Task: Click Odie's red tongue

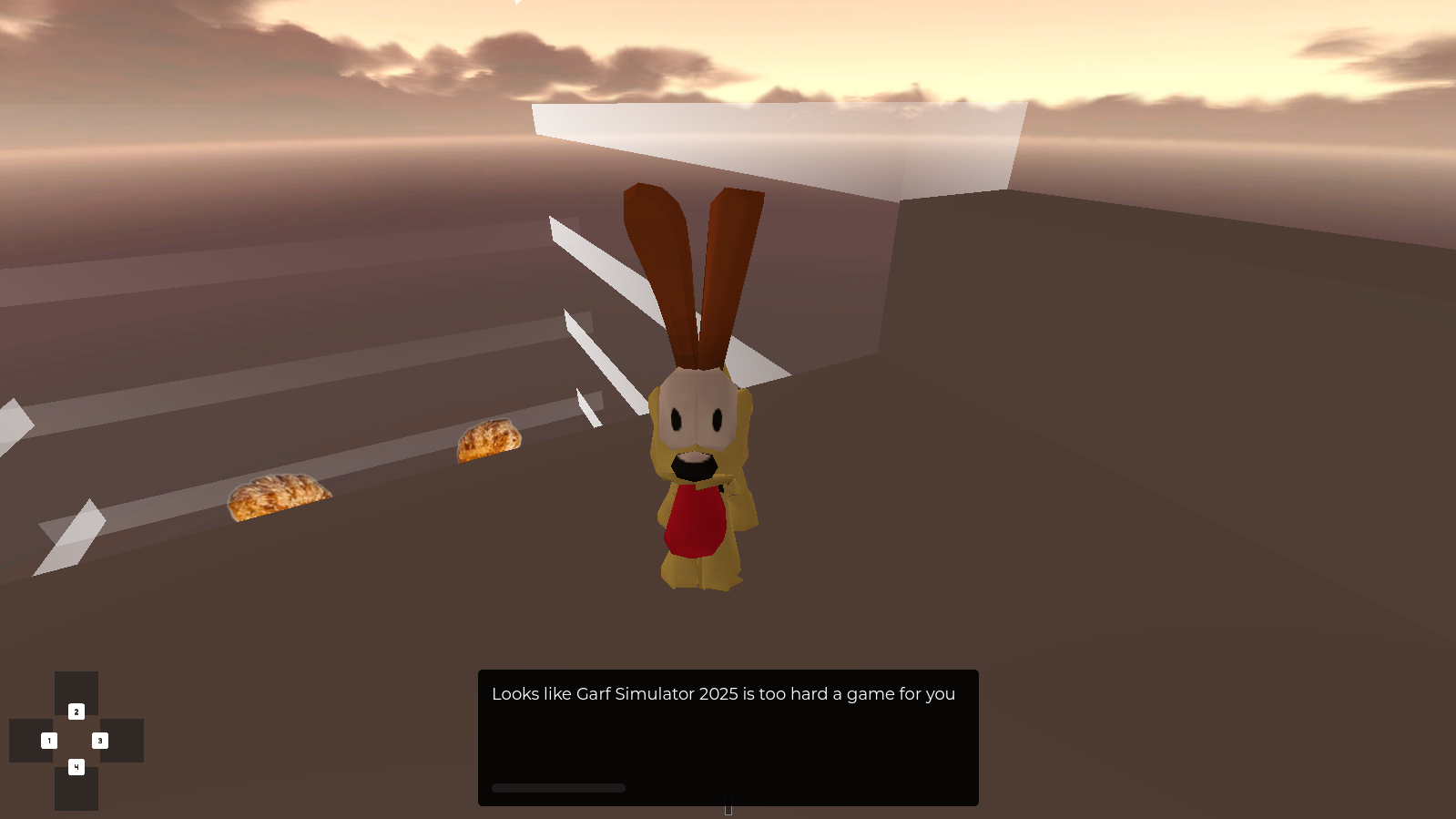Action: (x=694, y=519)
